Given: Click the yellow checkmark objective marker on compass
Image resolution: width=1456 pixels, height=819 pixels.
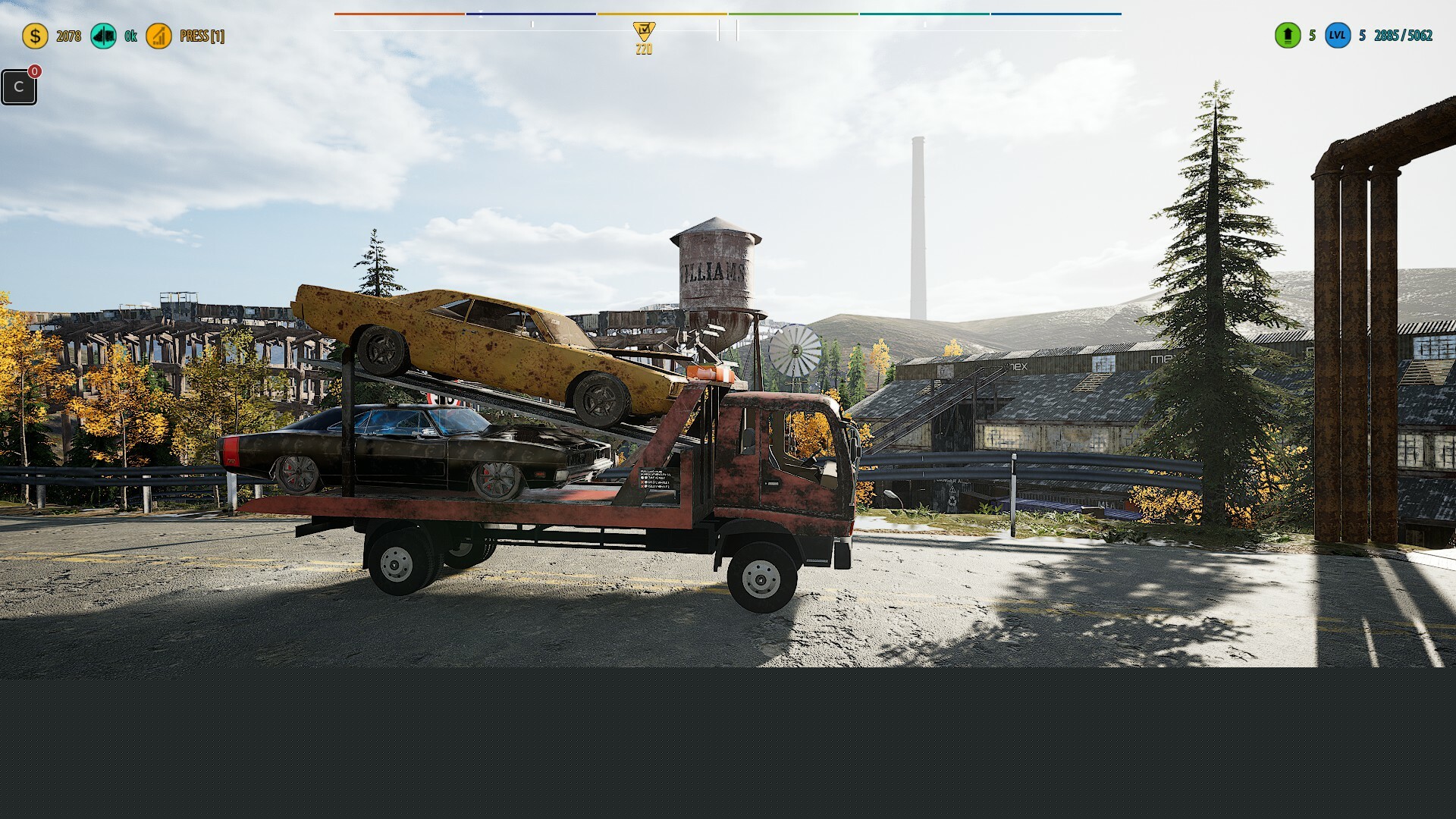Looking at the screenshot, I should tap(644, 31).
